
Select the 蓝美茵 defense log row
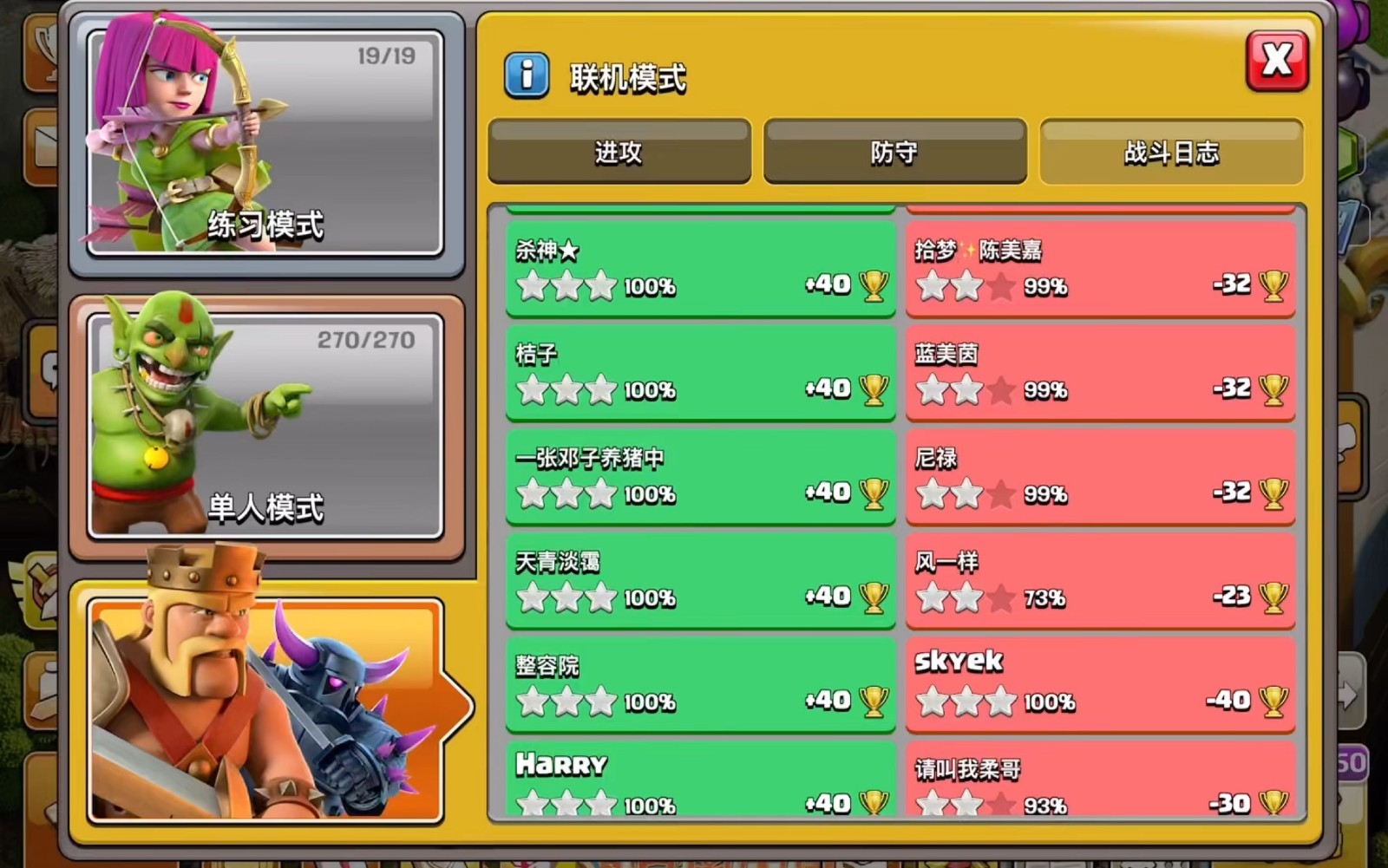[x=1100, y=373]
